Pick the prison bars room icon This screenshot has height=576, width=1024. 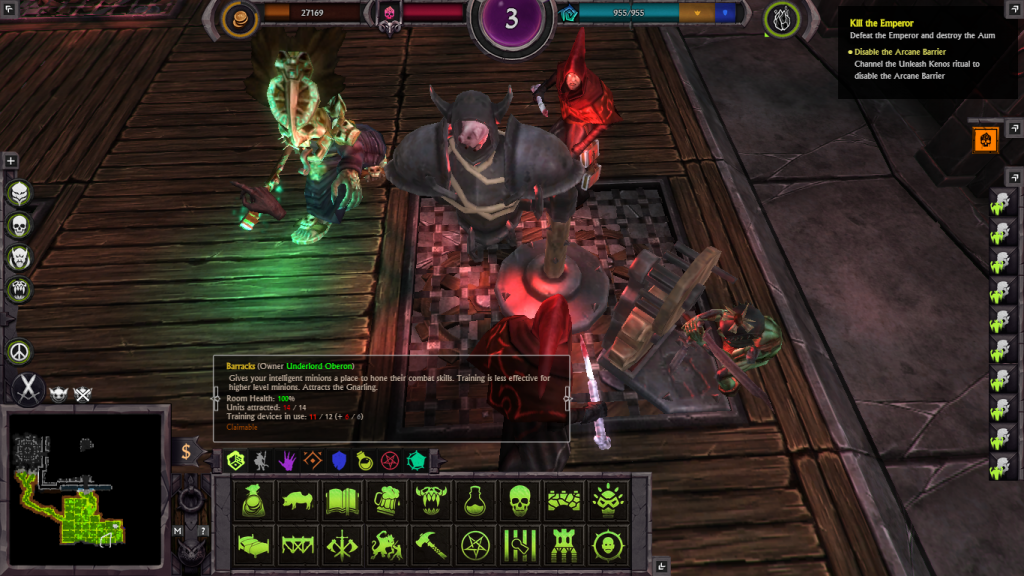point(520,545)
